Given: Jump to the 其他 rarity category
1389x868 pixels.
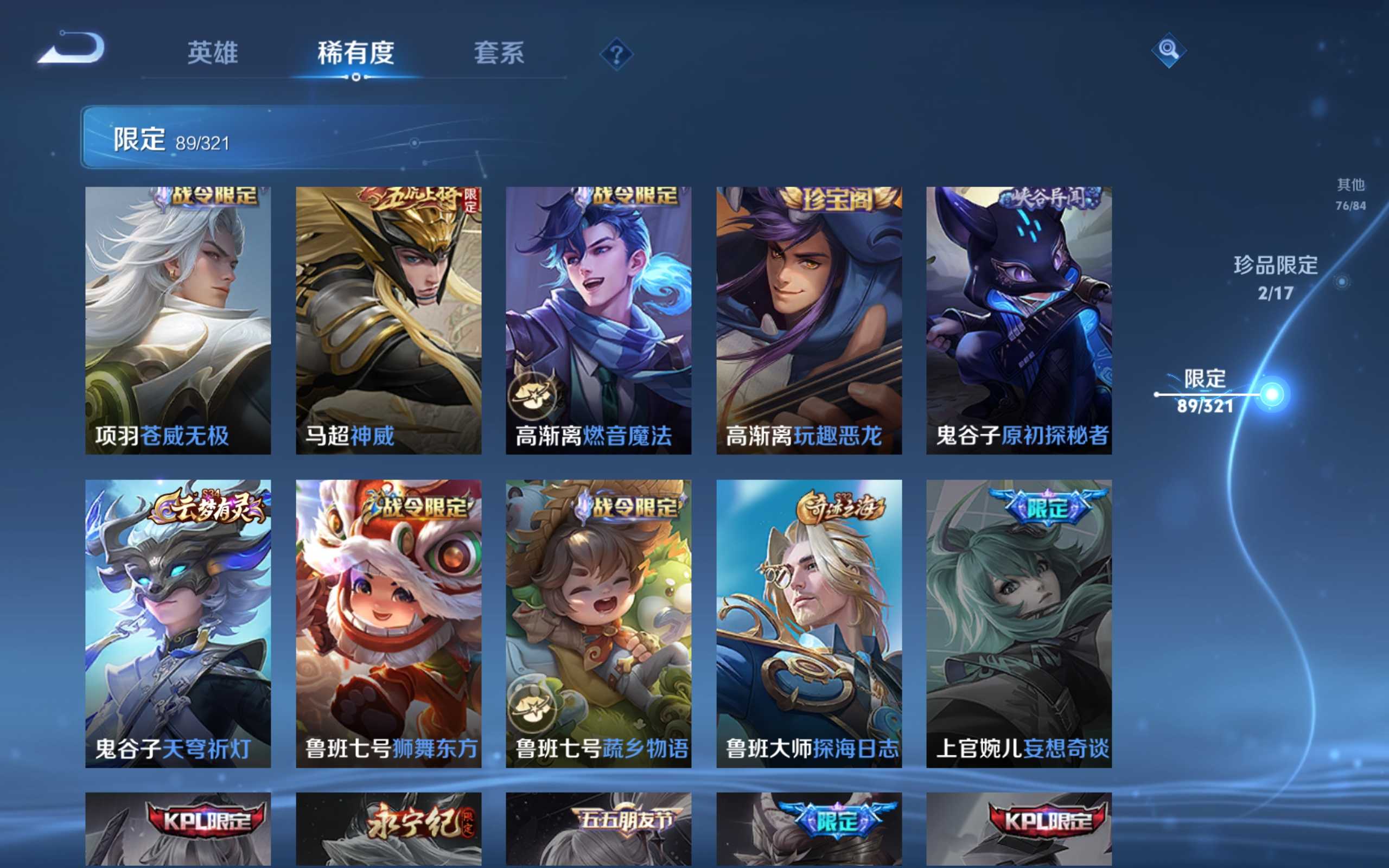Looking at the screenshot, I should coord(1350,193).
